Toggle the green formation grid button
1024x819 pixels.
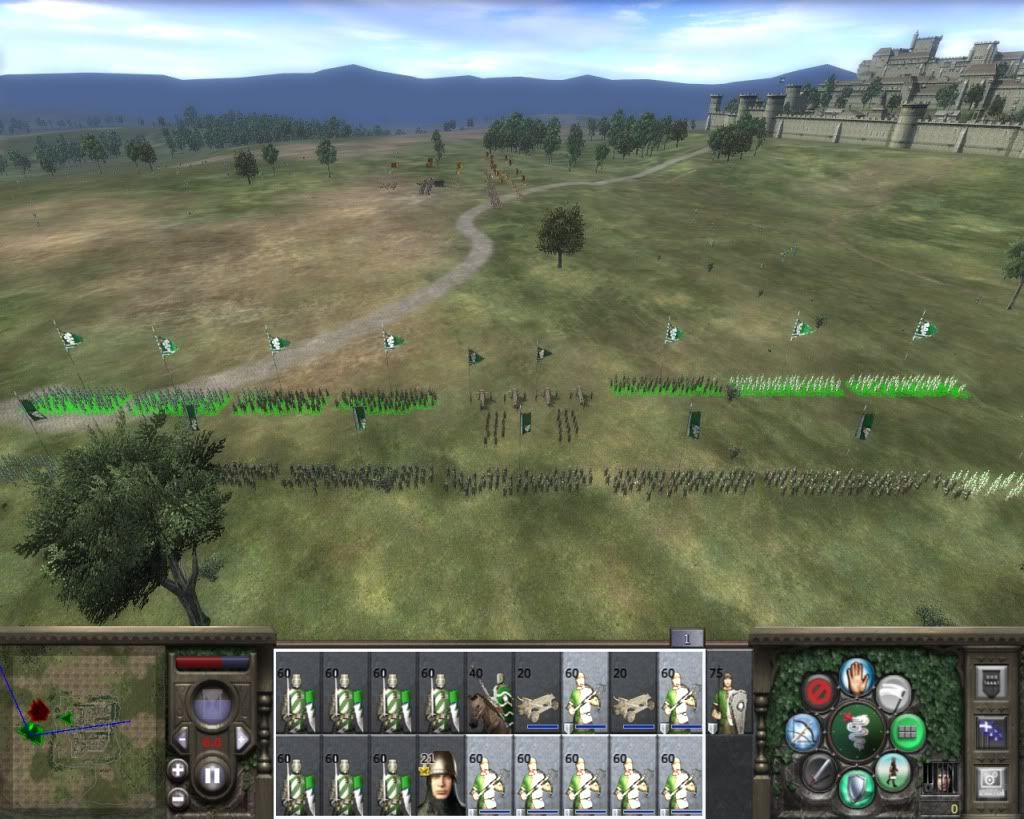click(x=907, y=731)
